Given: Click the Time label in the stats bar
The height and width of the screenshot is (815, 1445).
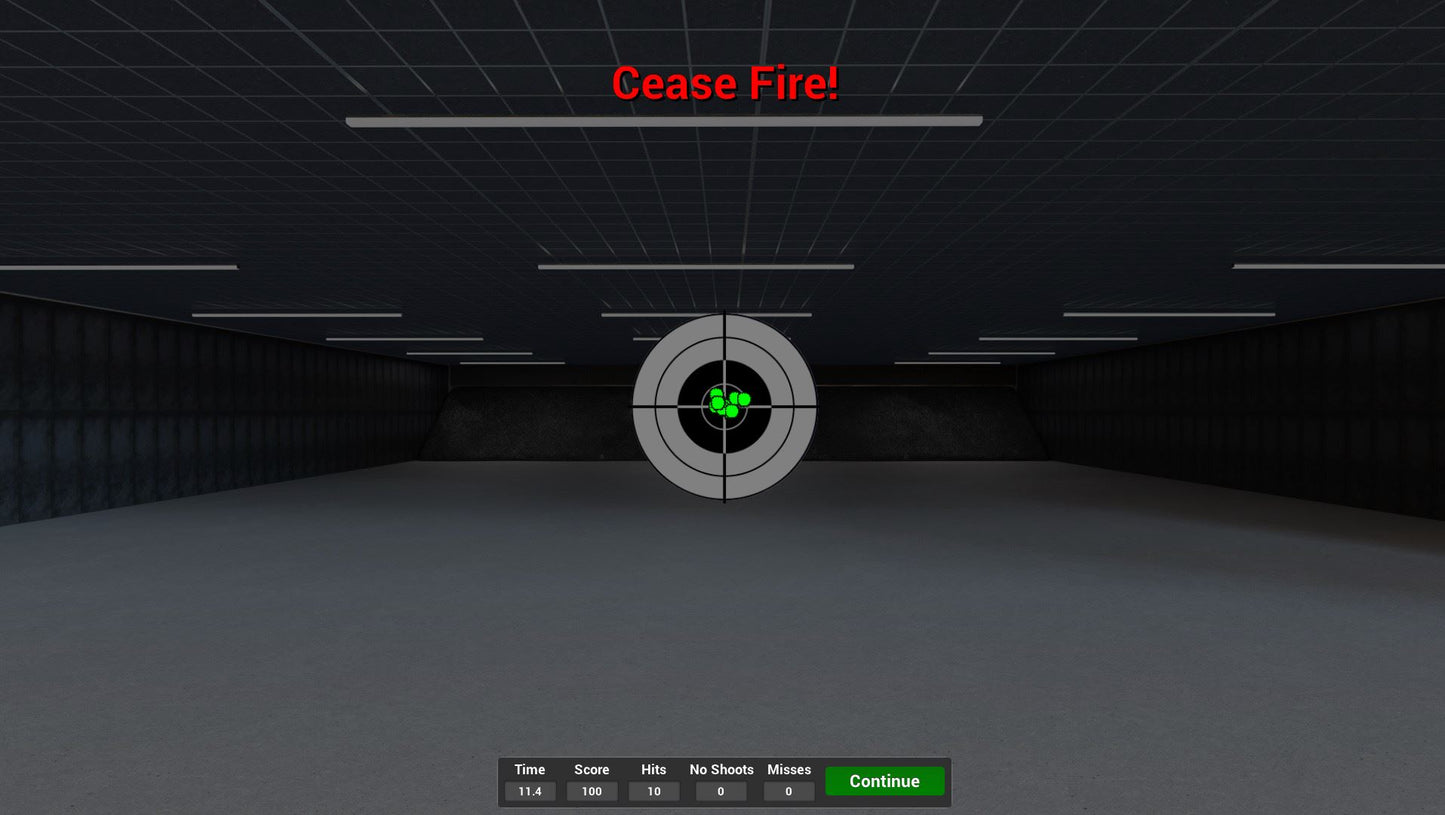Looking at the screenshot, I should 529,770.
